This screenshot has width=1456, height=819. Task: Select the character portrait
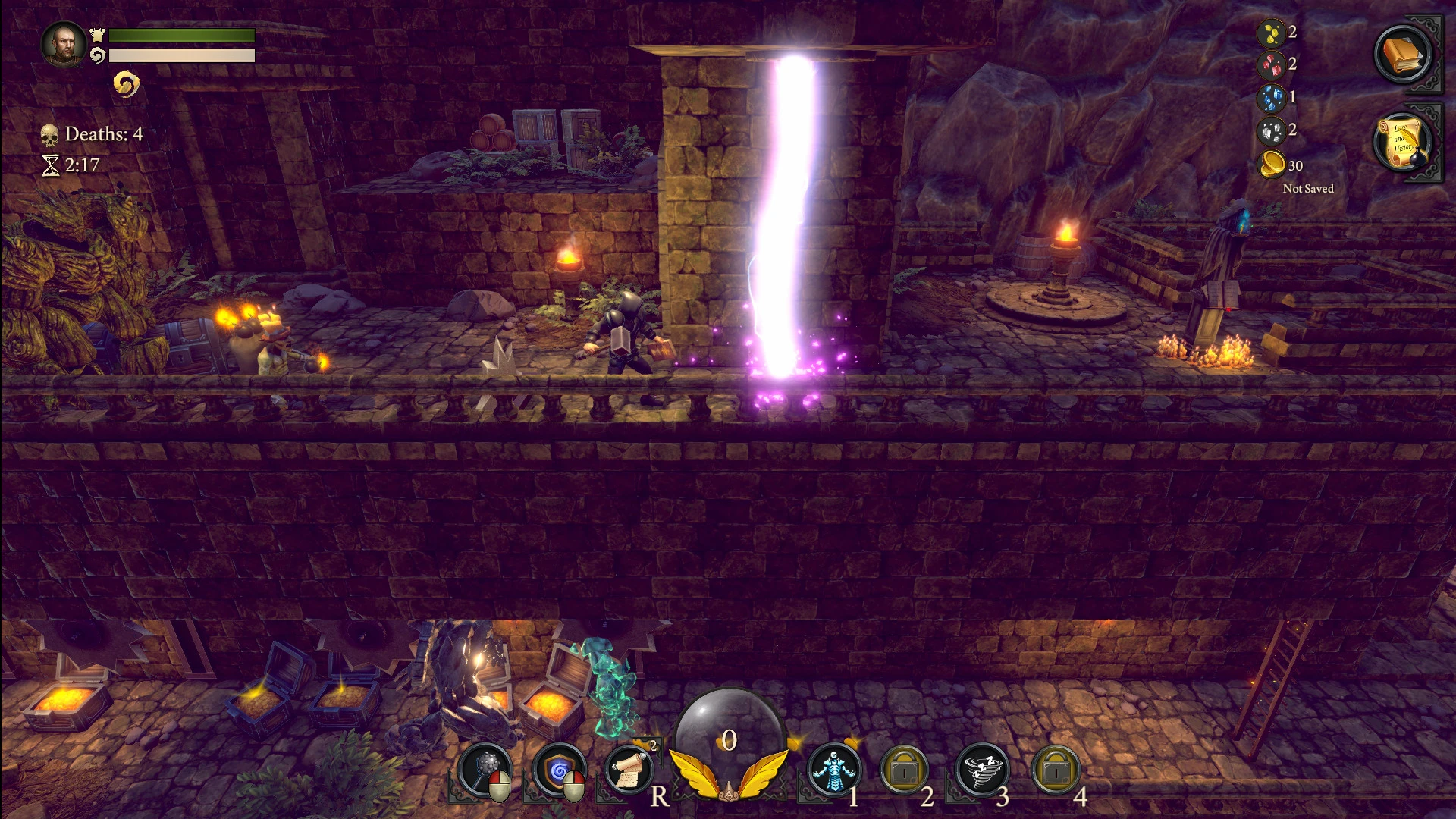click(x=64, y=44)
